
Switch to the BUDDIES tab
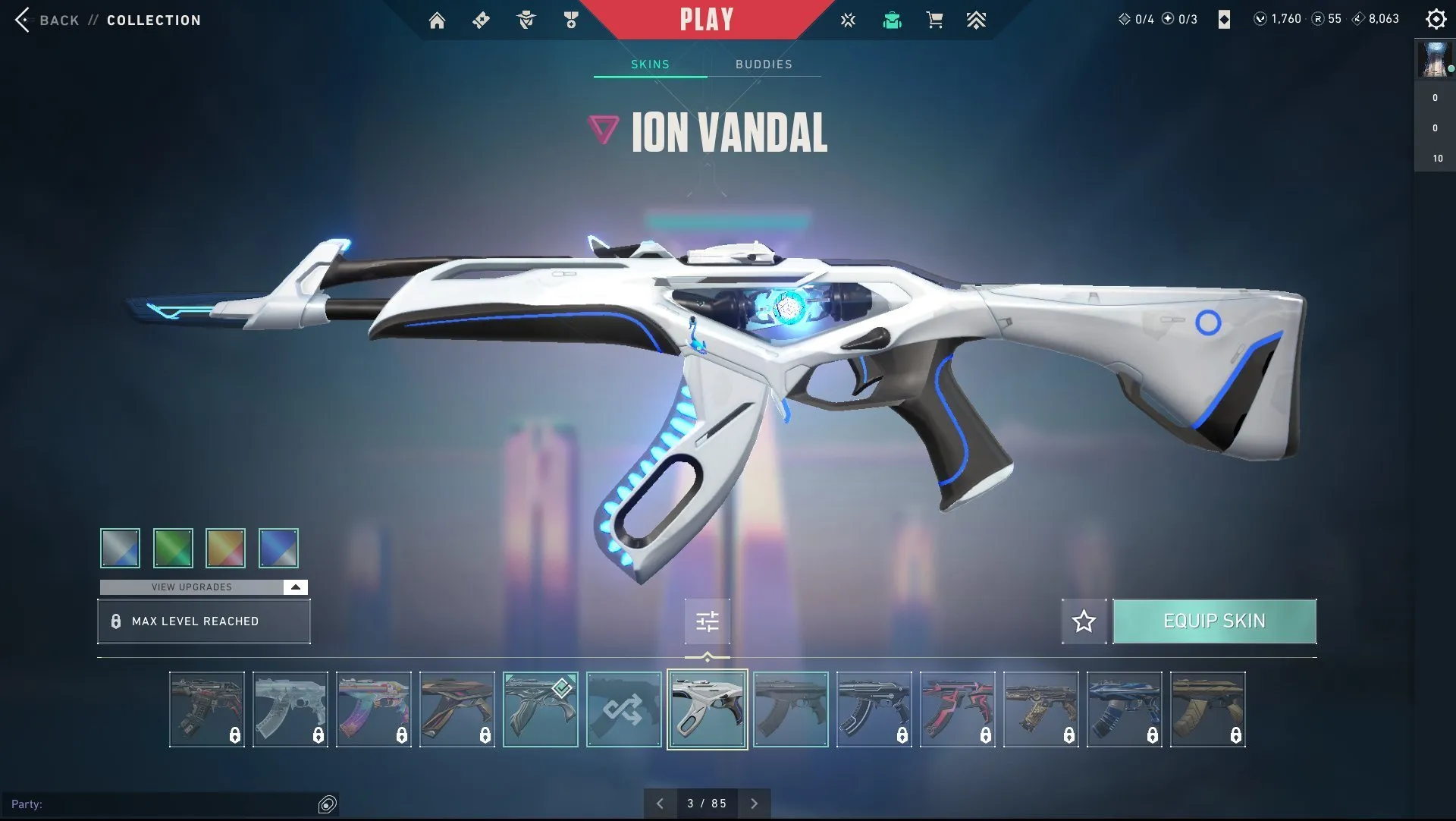764,64
